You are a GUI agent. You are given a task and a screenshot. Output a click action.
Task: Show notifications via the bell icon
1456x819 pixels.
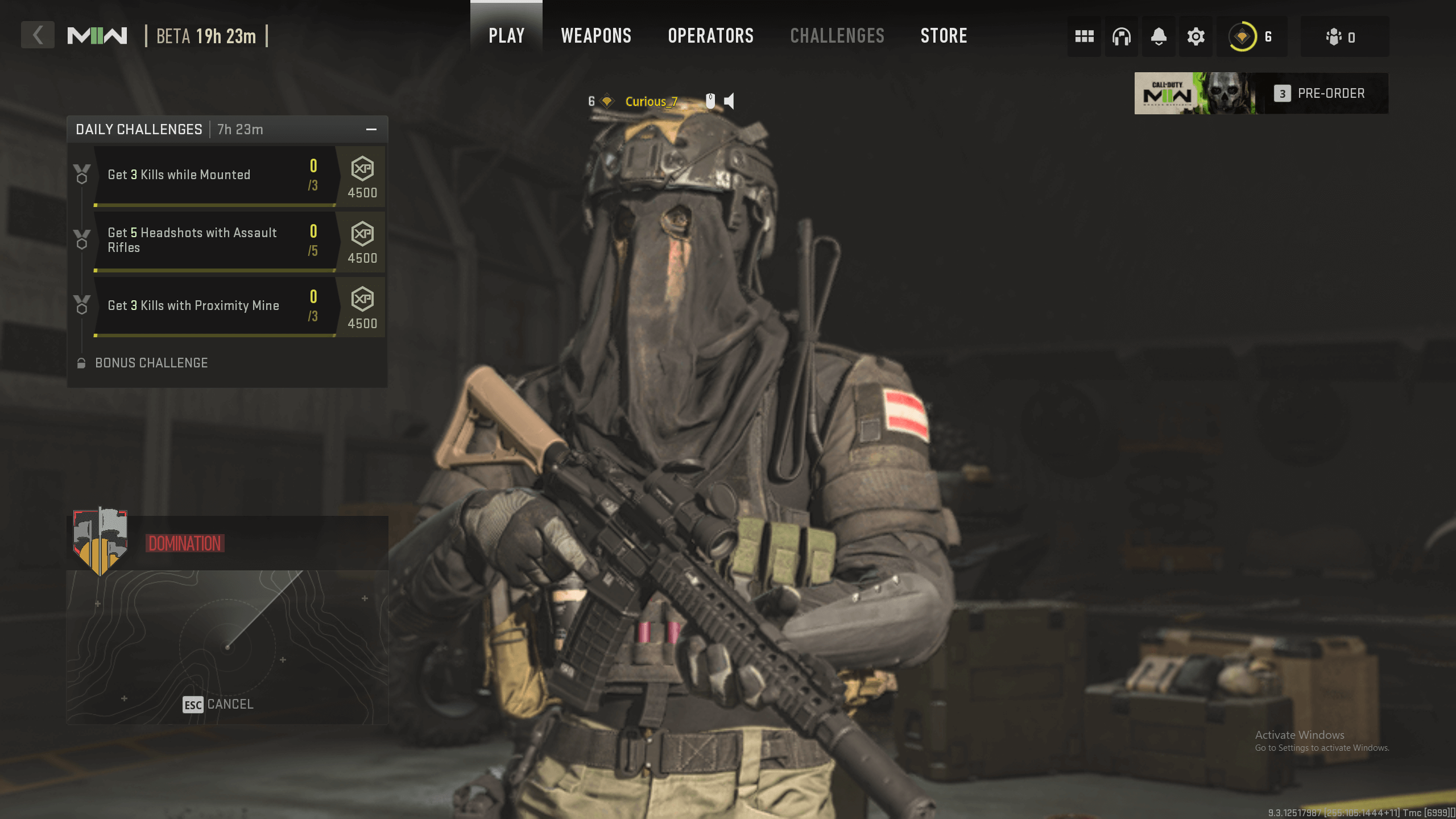coord(1159,36)
